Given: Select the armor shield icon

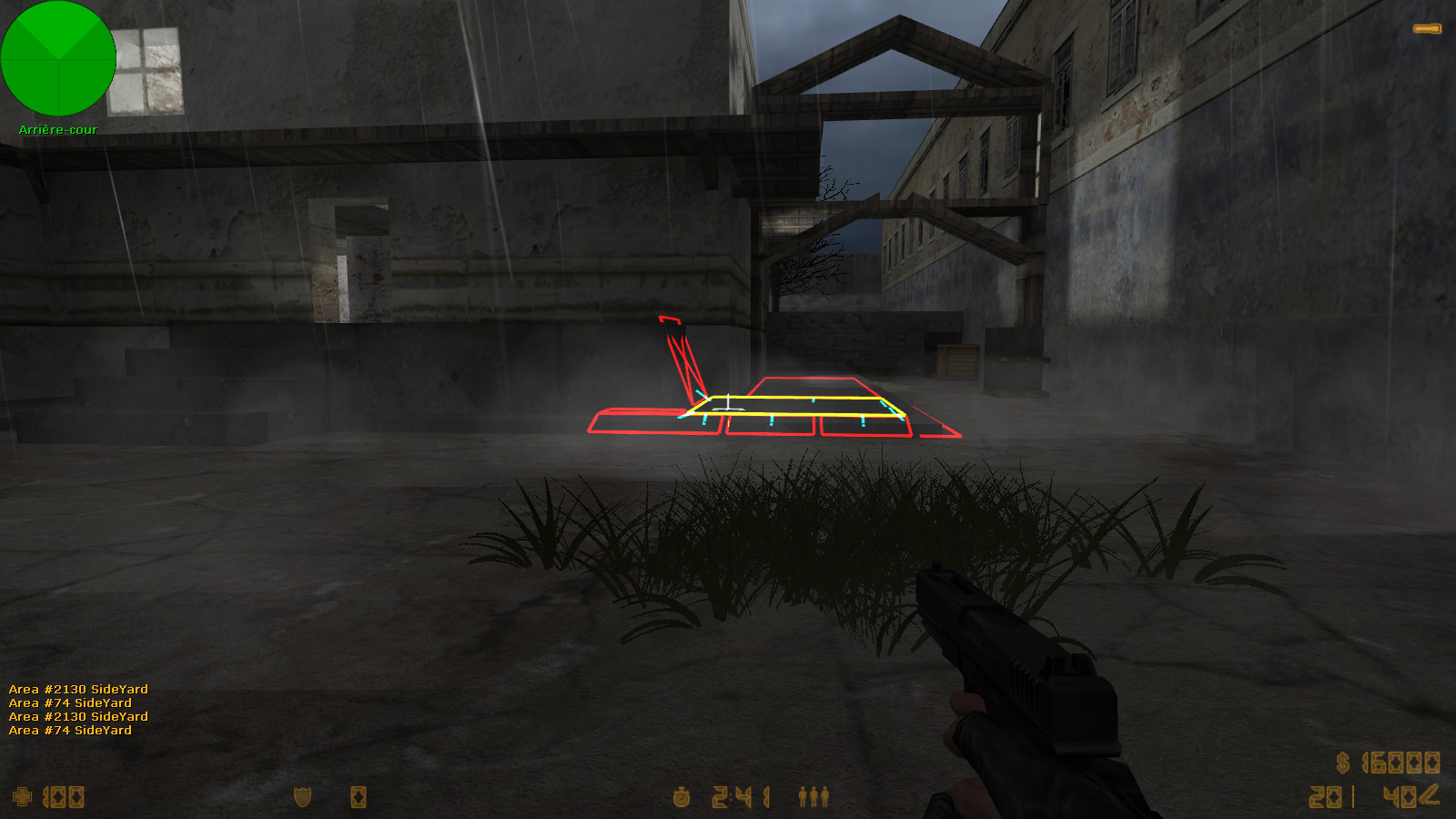Looking at the screenshot, I should click(300, 796).
